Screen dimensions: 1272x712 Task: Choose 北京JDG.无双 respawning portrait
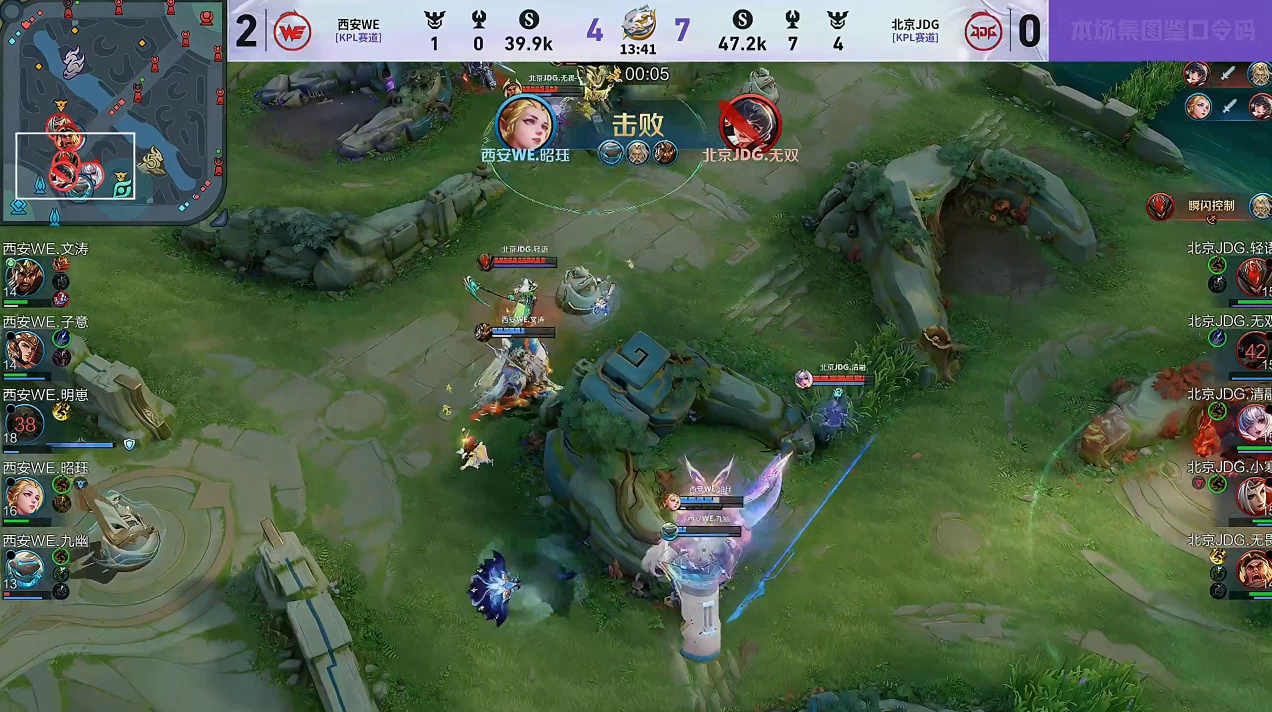point(1253,349)
